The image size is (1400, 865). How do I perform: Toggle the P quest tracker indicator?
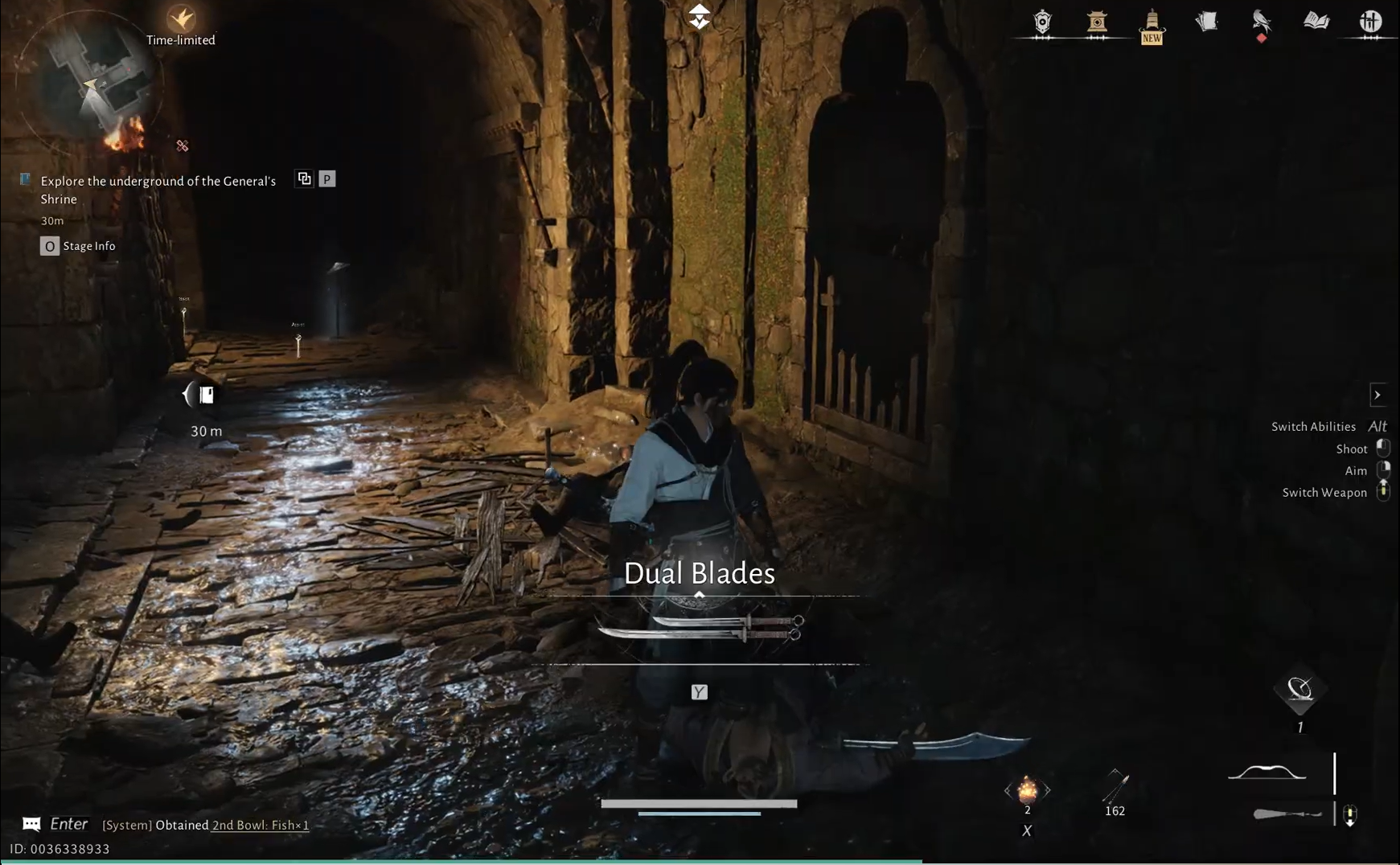(326, 178)
